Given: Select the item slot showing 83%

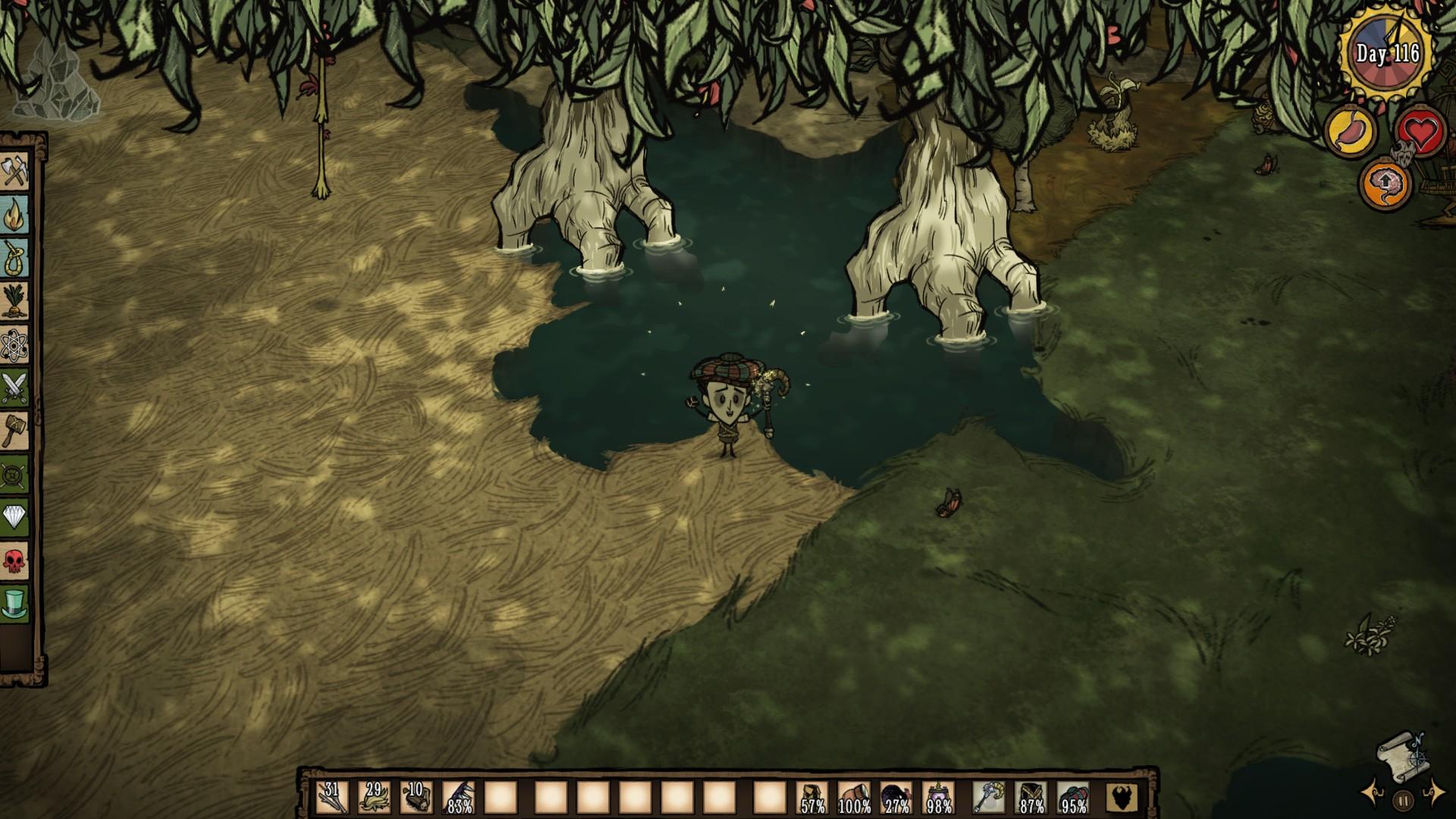Looking at the screenshot, I should pos(458,798).
